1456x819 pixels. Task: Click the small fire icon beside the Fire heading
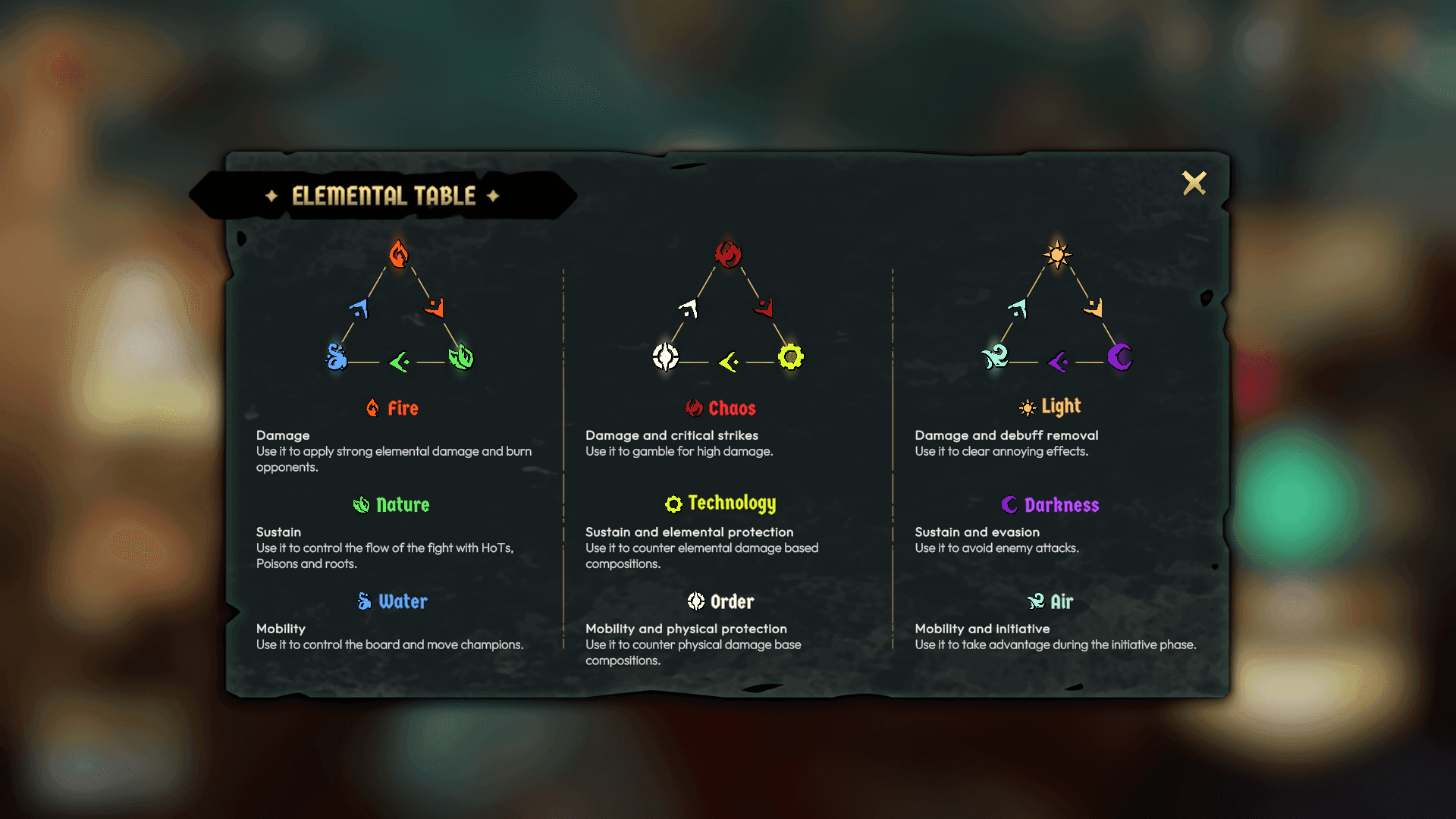(x=372, y=408)
